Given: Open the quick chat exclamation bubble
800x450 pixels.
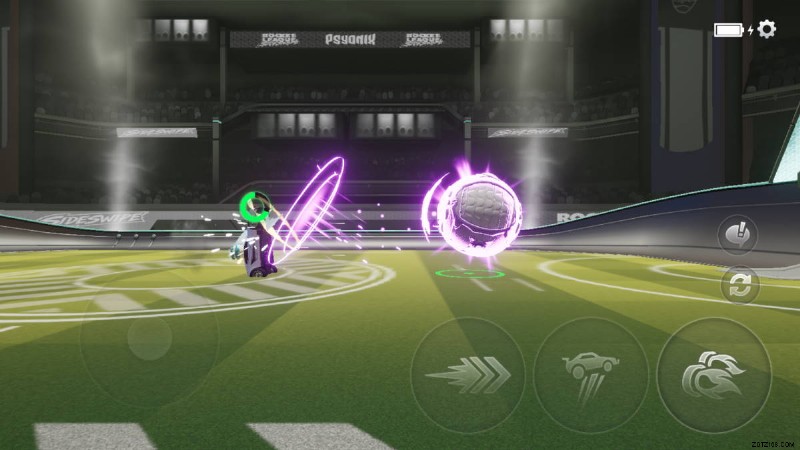Looking at the screenshot, I should coord(740,236).
